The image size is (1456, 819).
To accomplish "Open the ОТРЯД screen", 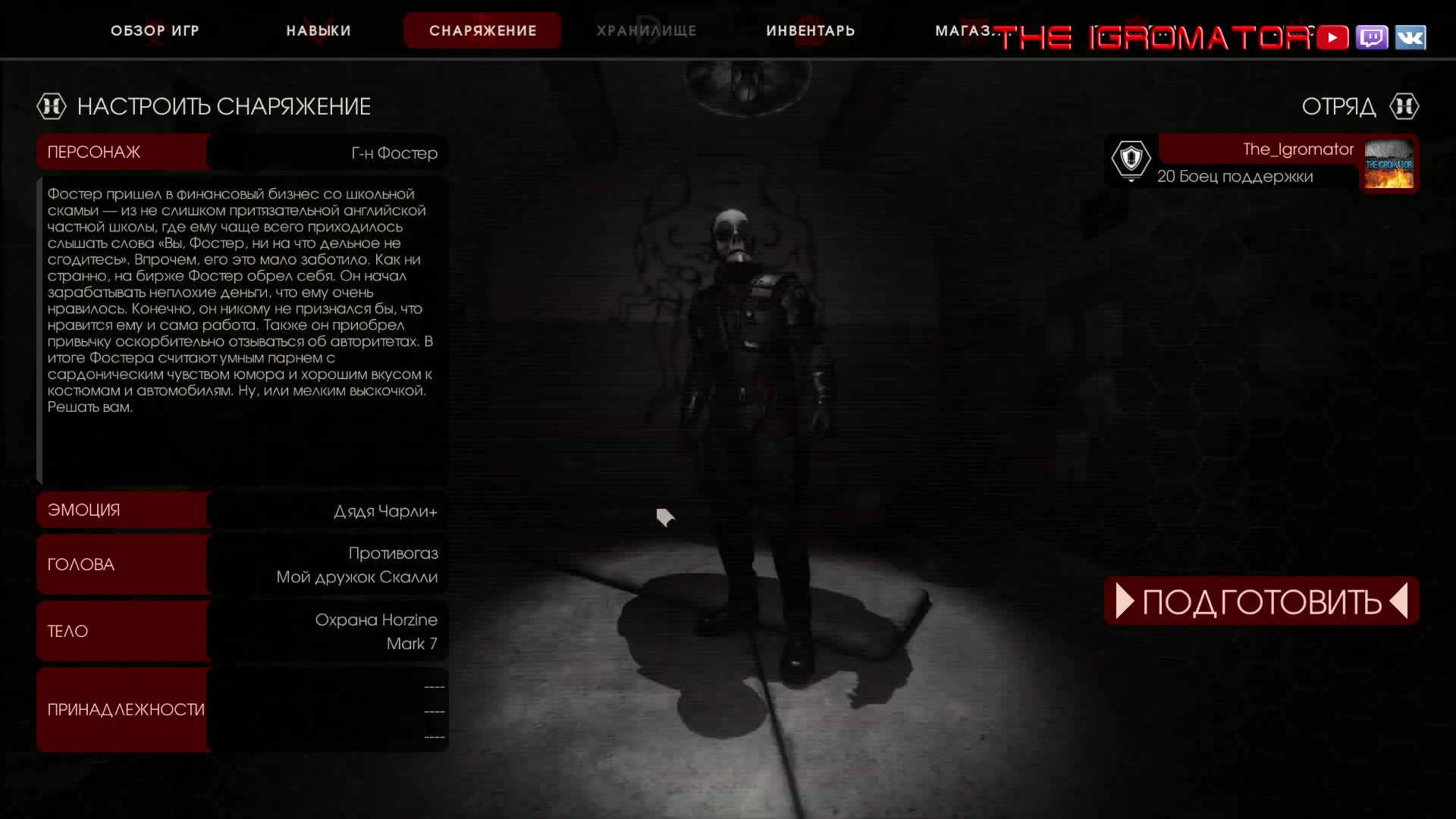I will (1338, 106).
